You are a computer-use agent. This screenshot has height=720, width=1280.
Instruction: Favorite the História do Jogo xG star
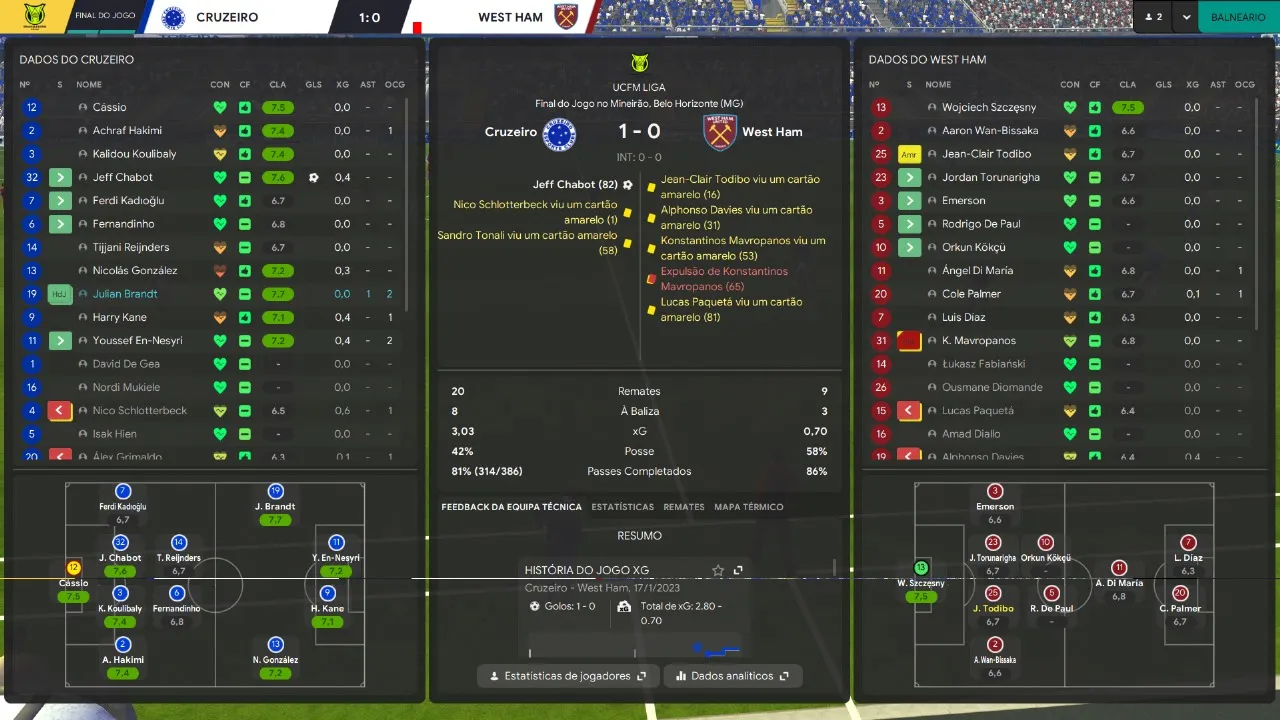[718, 570]
